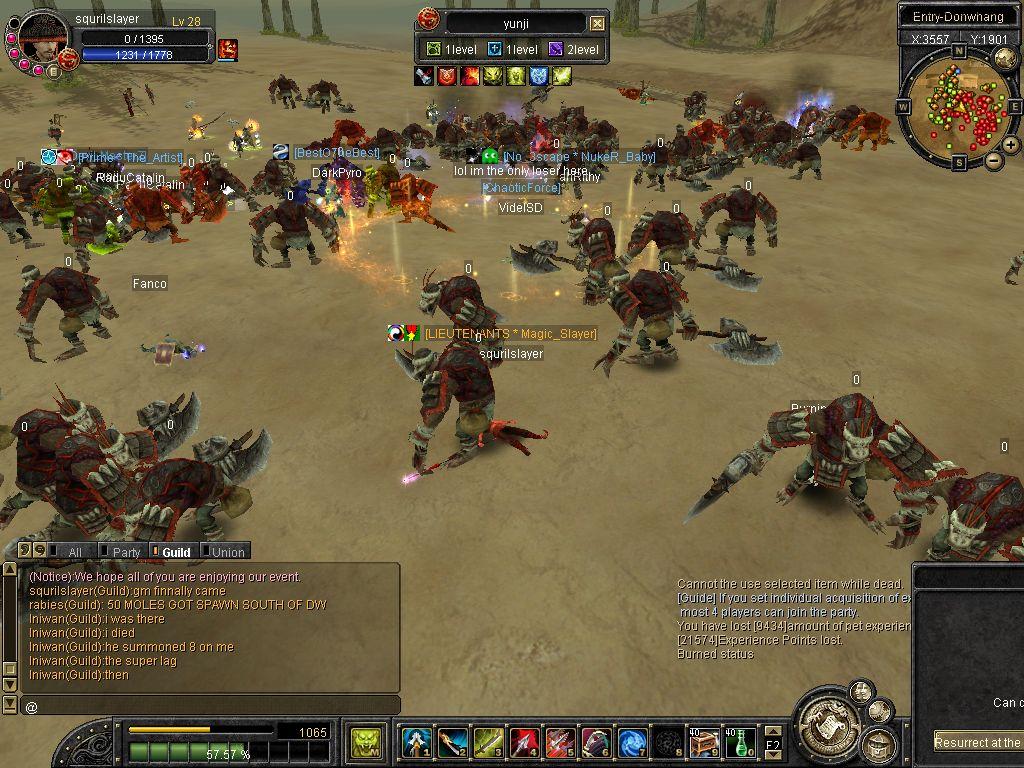
Task: Select the Guild chat tab
Action: (x=172, y=551)
